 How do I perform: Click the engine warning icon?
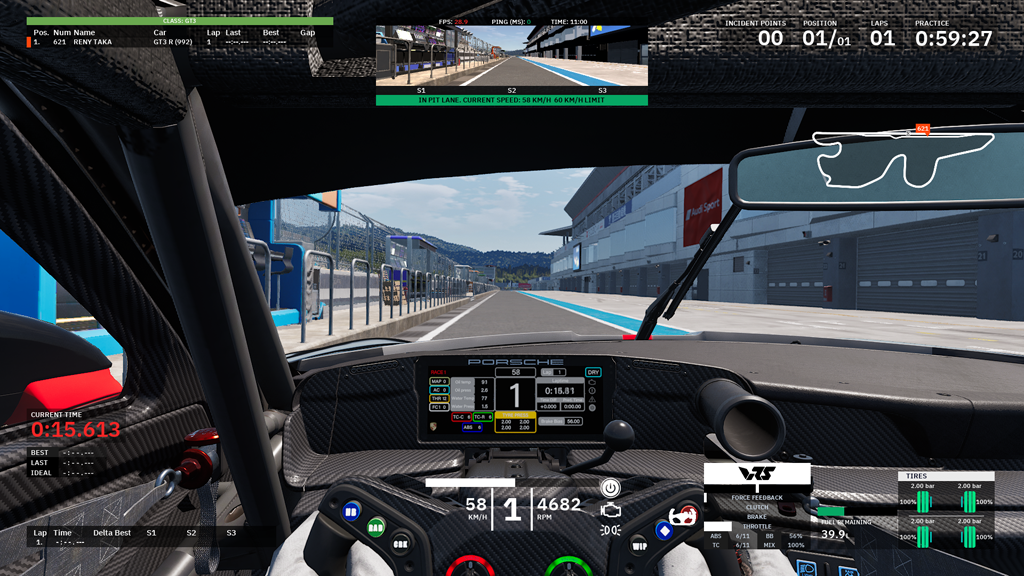[x=610, y=509]
